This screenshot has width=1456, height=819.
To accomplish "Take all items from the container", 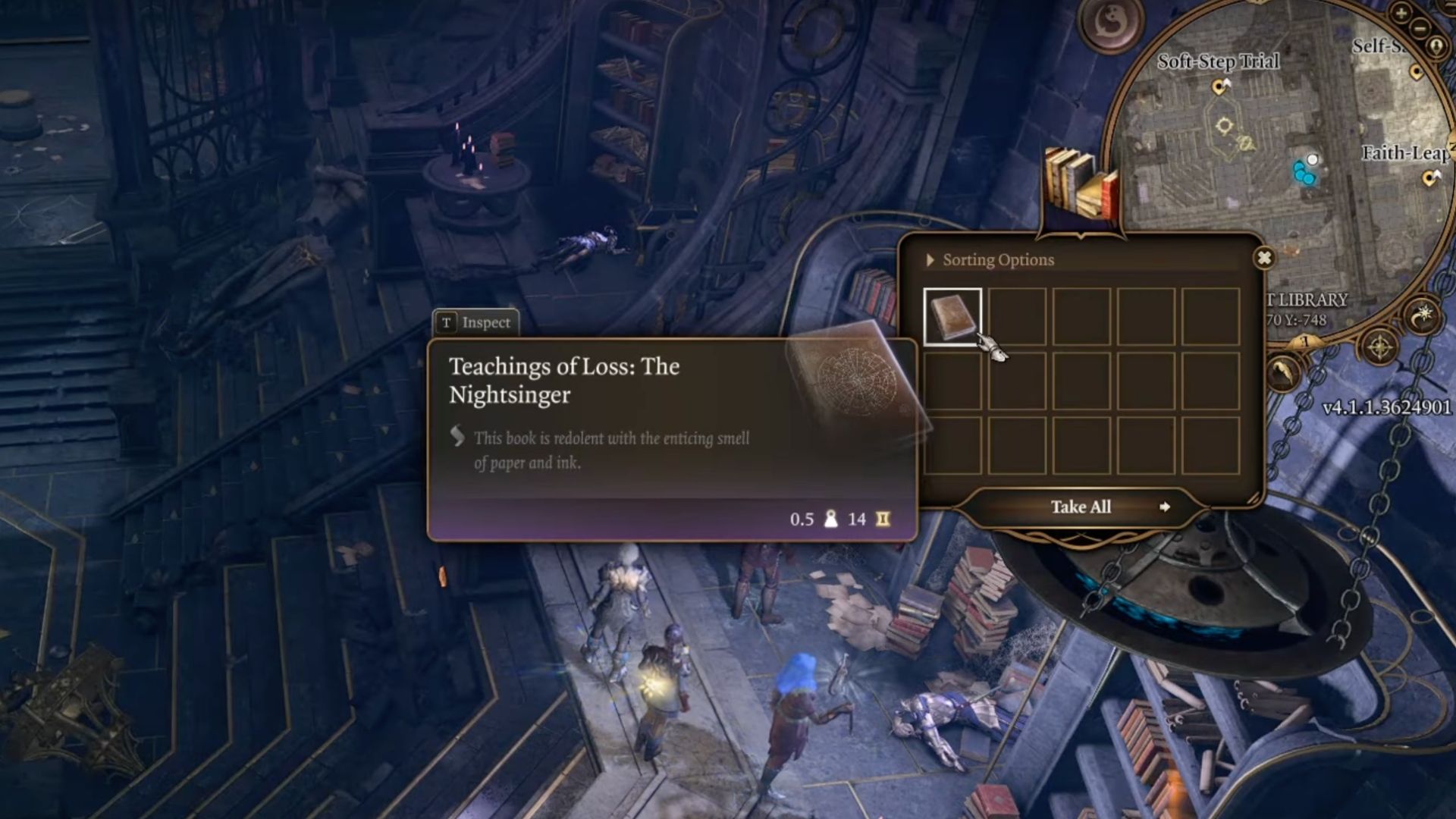I will (x=1081, y=507).
